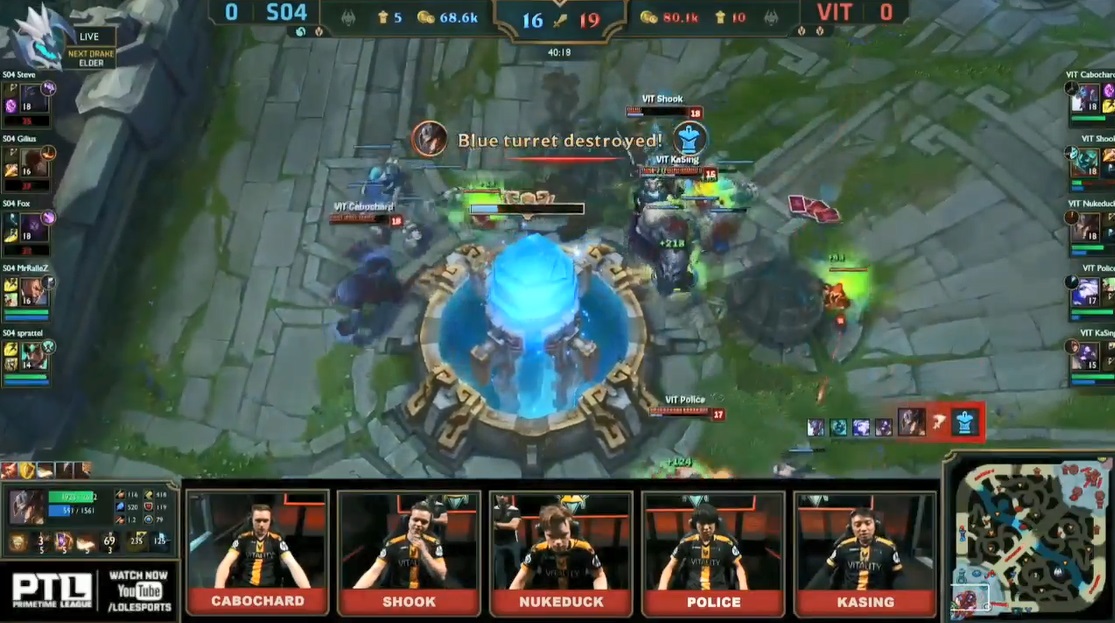
Task: Click S04 MrRalleZ's champion portrait
Action: point(34,291)
